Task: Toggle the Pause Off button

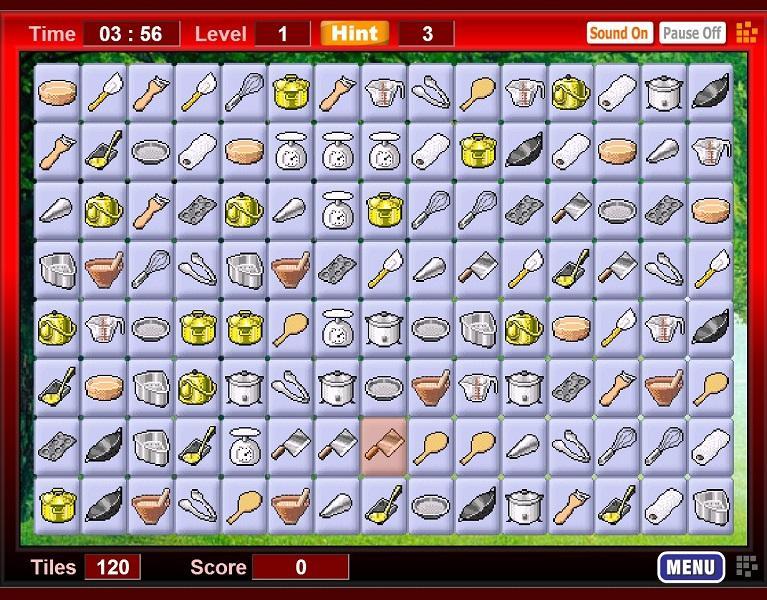Action: [x=692, y=33]
